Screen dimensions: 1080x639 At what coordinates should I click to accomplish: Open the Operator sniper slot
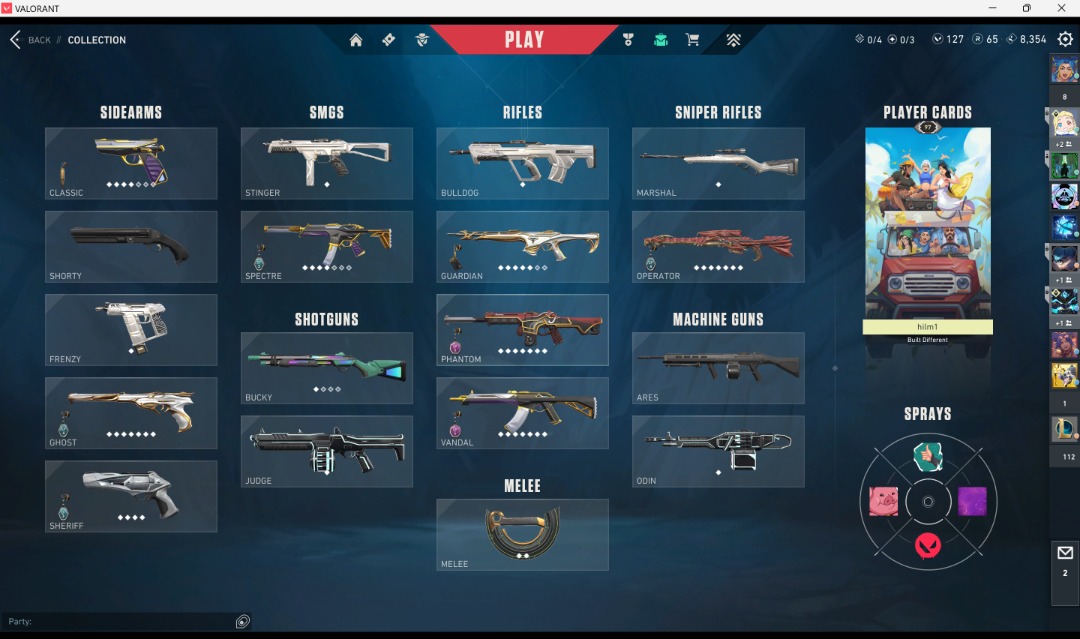[718, 246]
